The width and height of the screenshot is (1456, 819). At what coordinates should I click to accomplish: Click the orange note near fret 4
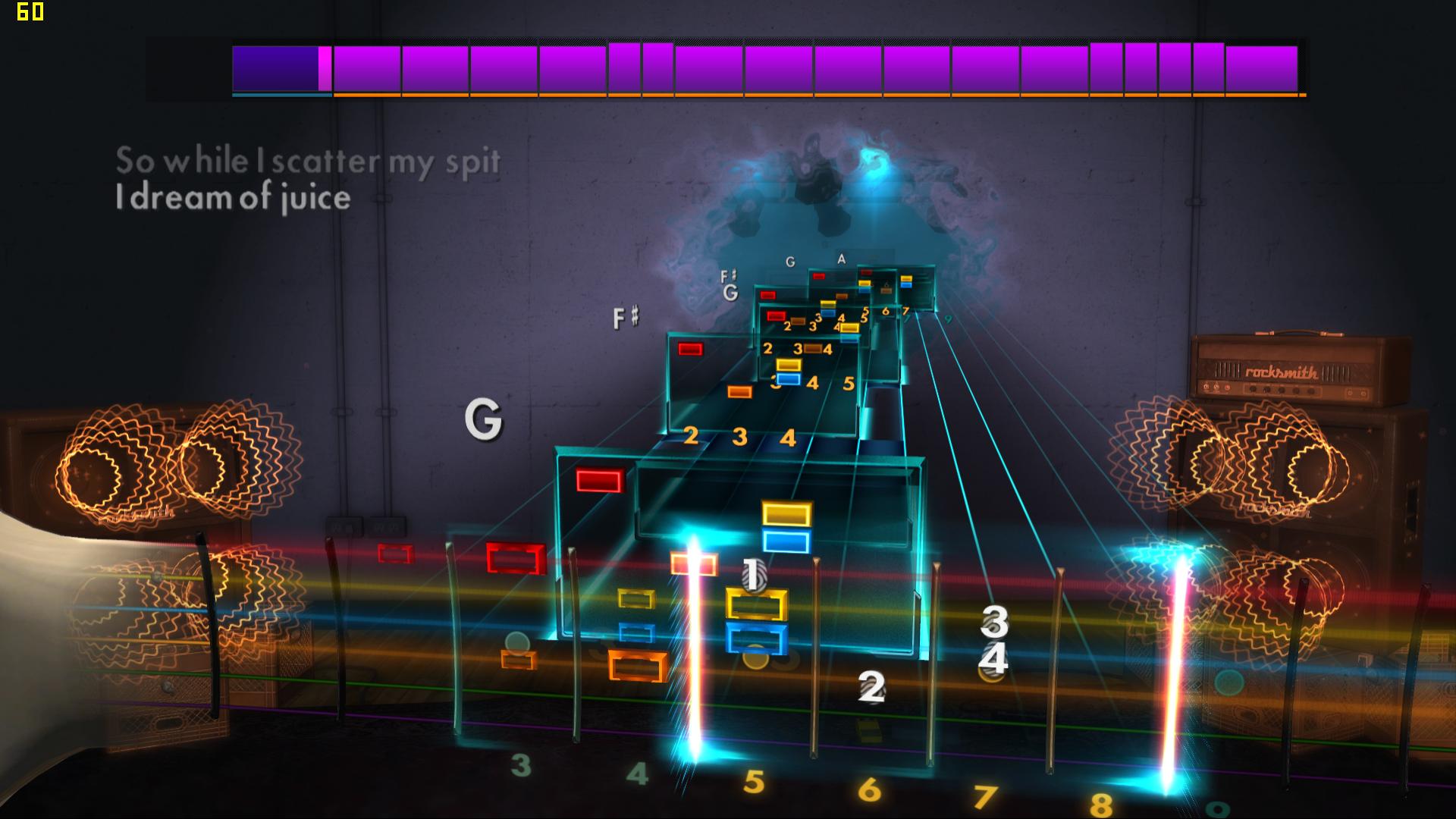[639, 667]
